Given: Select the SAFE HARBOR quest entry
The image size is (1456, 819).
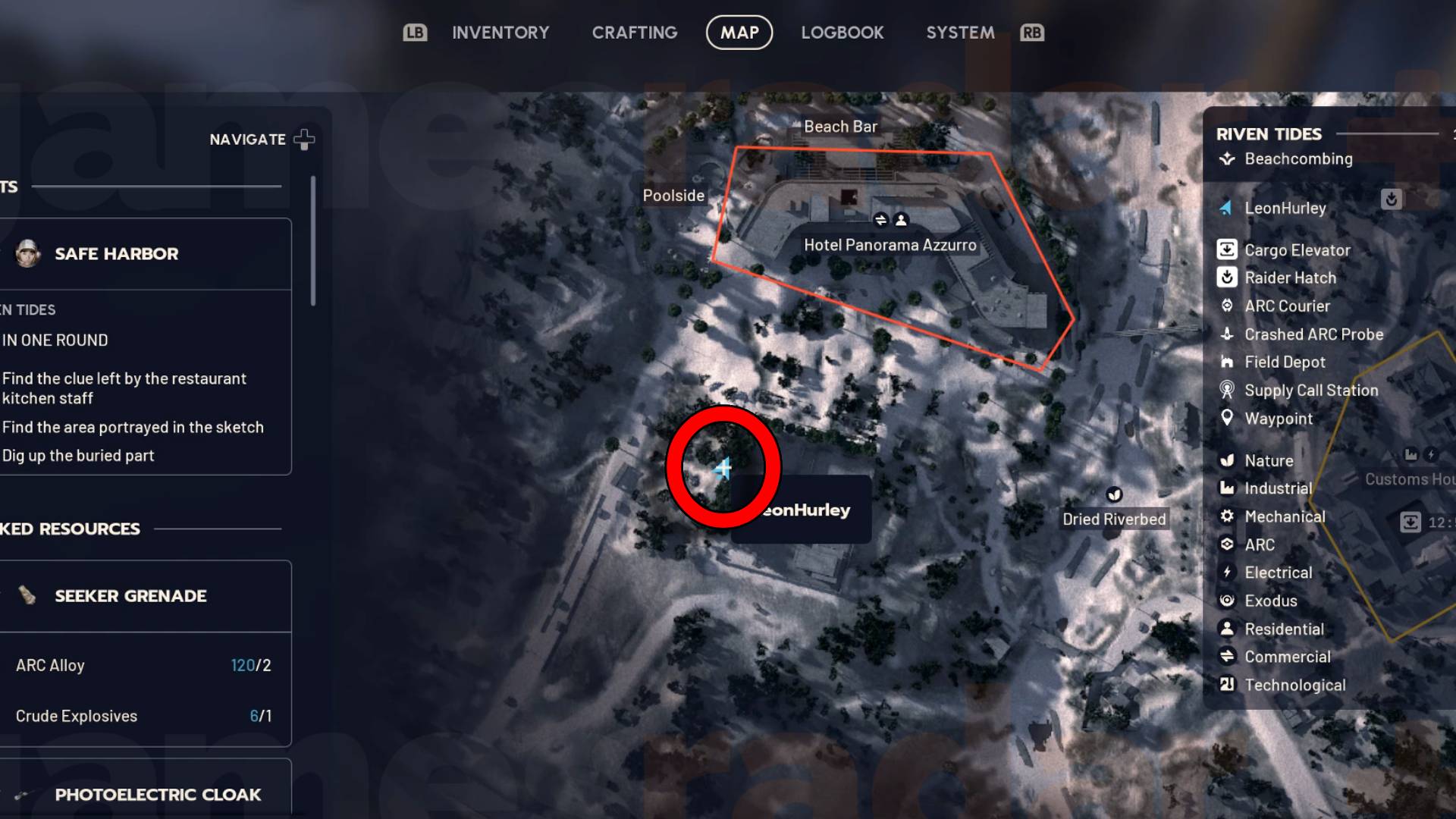Looking at the screenshot, I should point(115,253).
